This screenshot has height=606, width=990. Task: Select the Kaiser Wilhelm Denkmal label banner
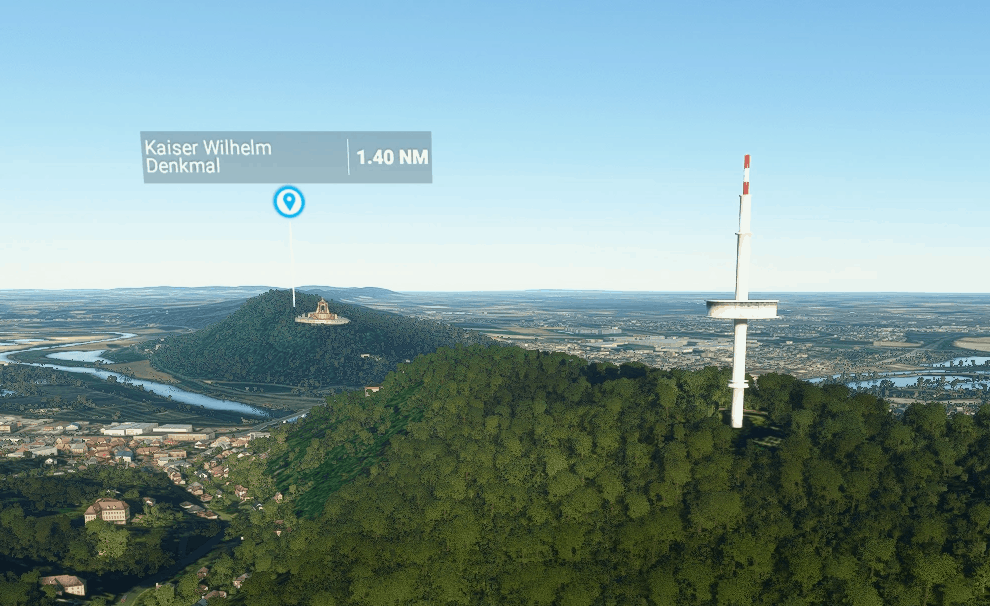[285, 157]
